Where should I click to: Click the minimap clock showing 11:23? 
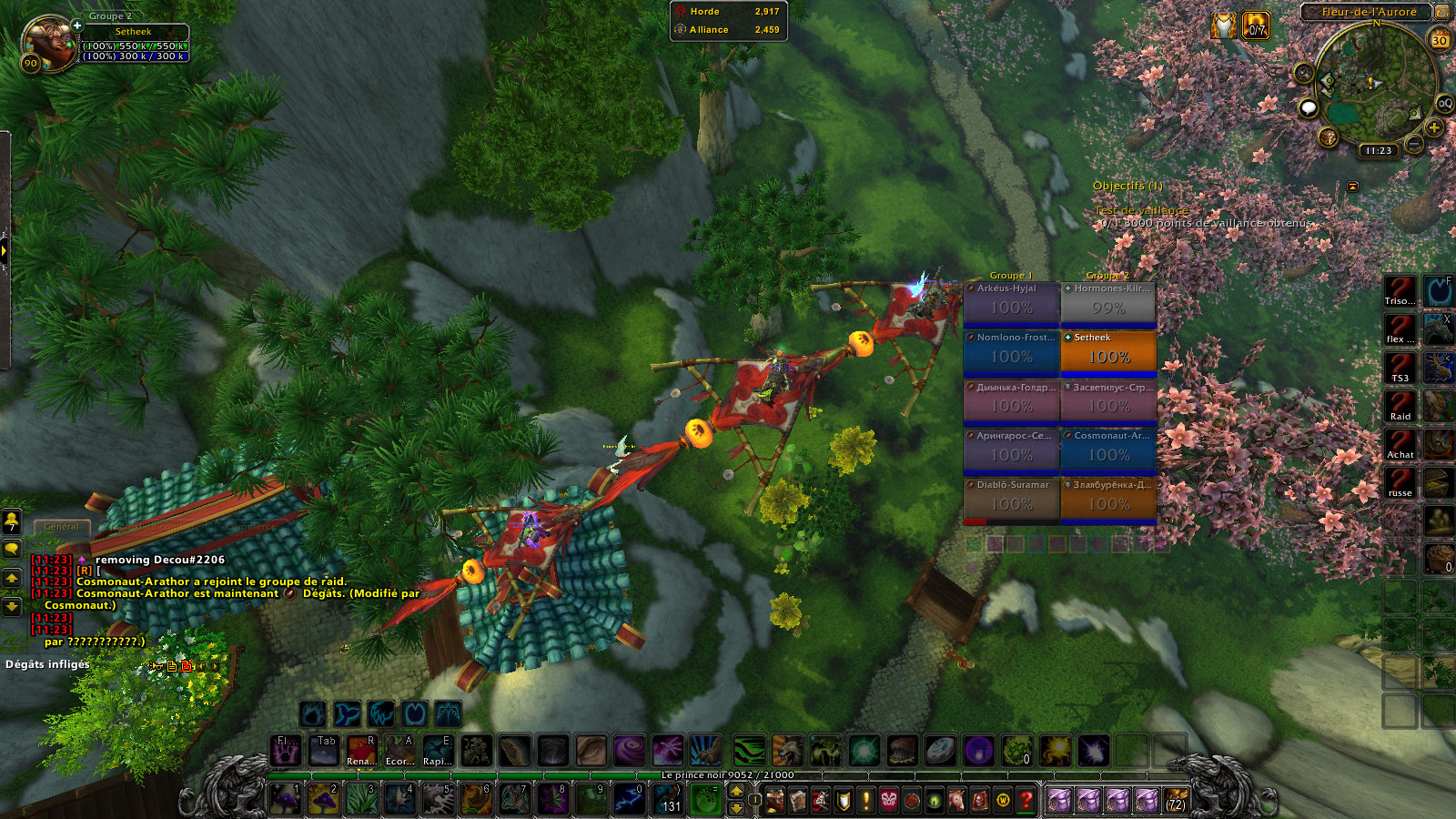pos(1379,151)
